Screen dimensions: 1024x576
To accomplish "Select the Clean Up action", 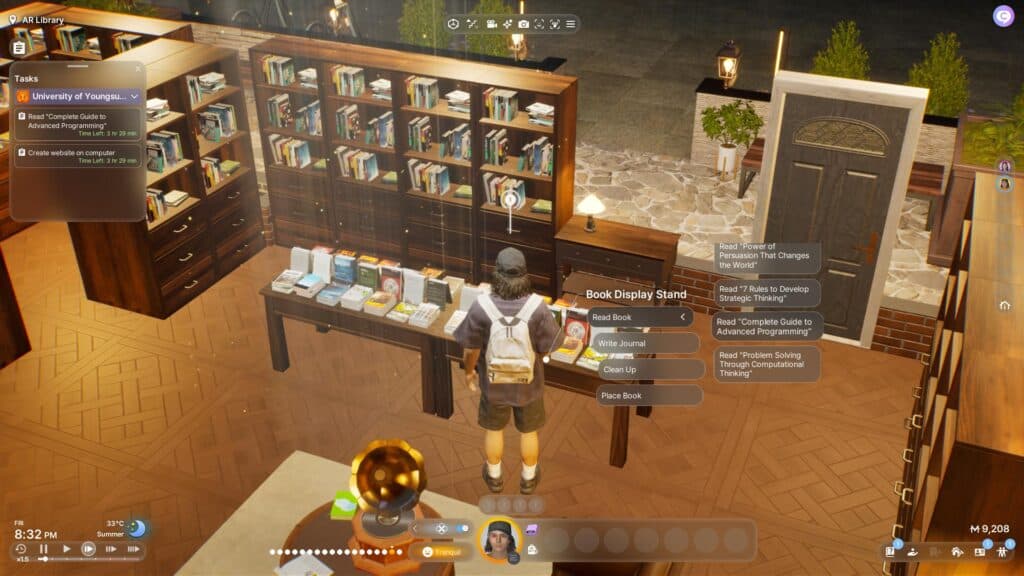I will click(650, 369).
